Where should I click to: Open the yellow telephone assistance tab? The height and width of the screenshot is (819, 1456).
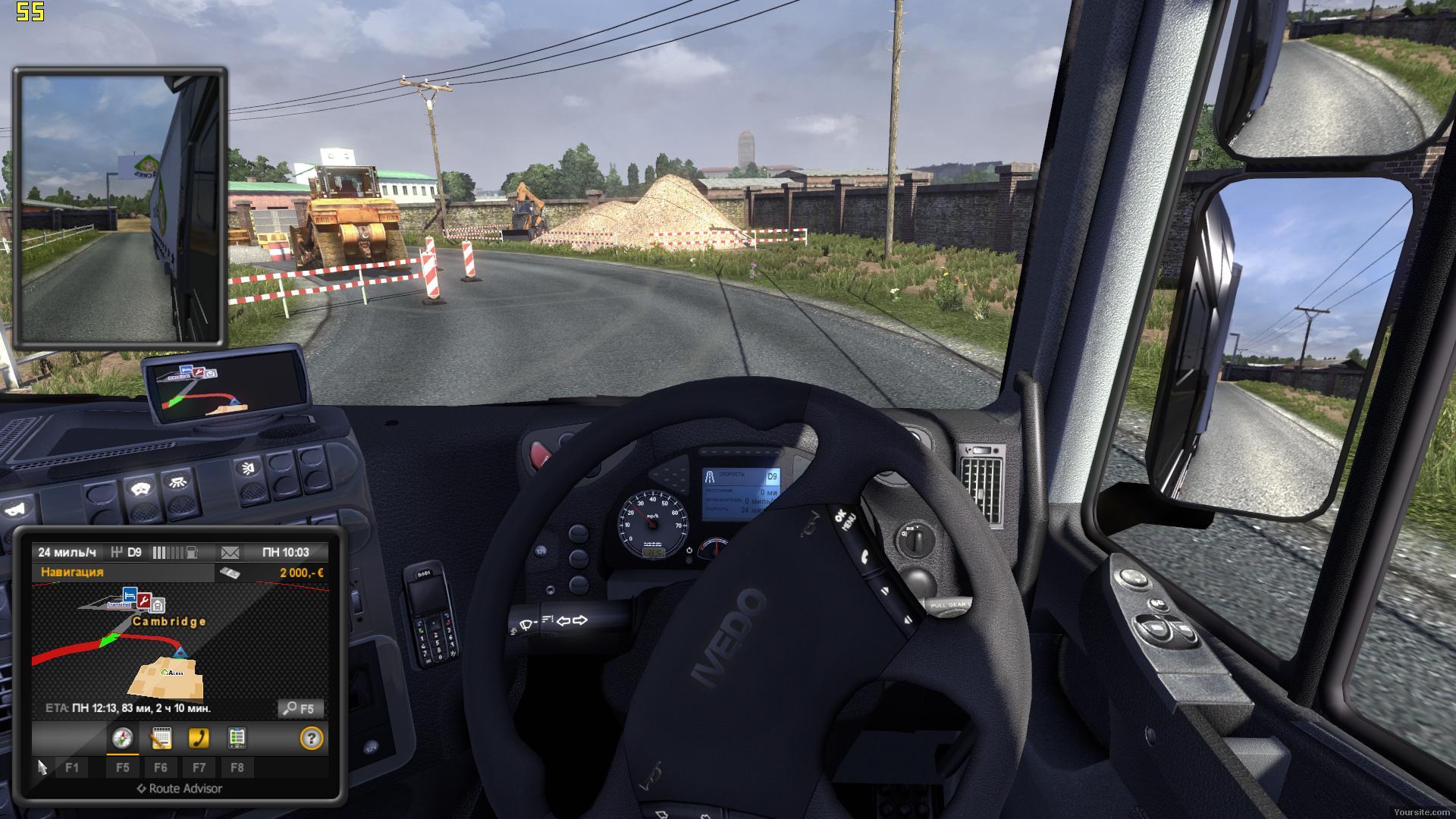click(x=199, y=738)
